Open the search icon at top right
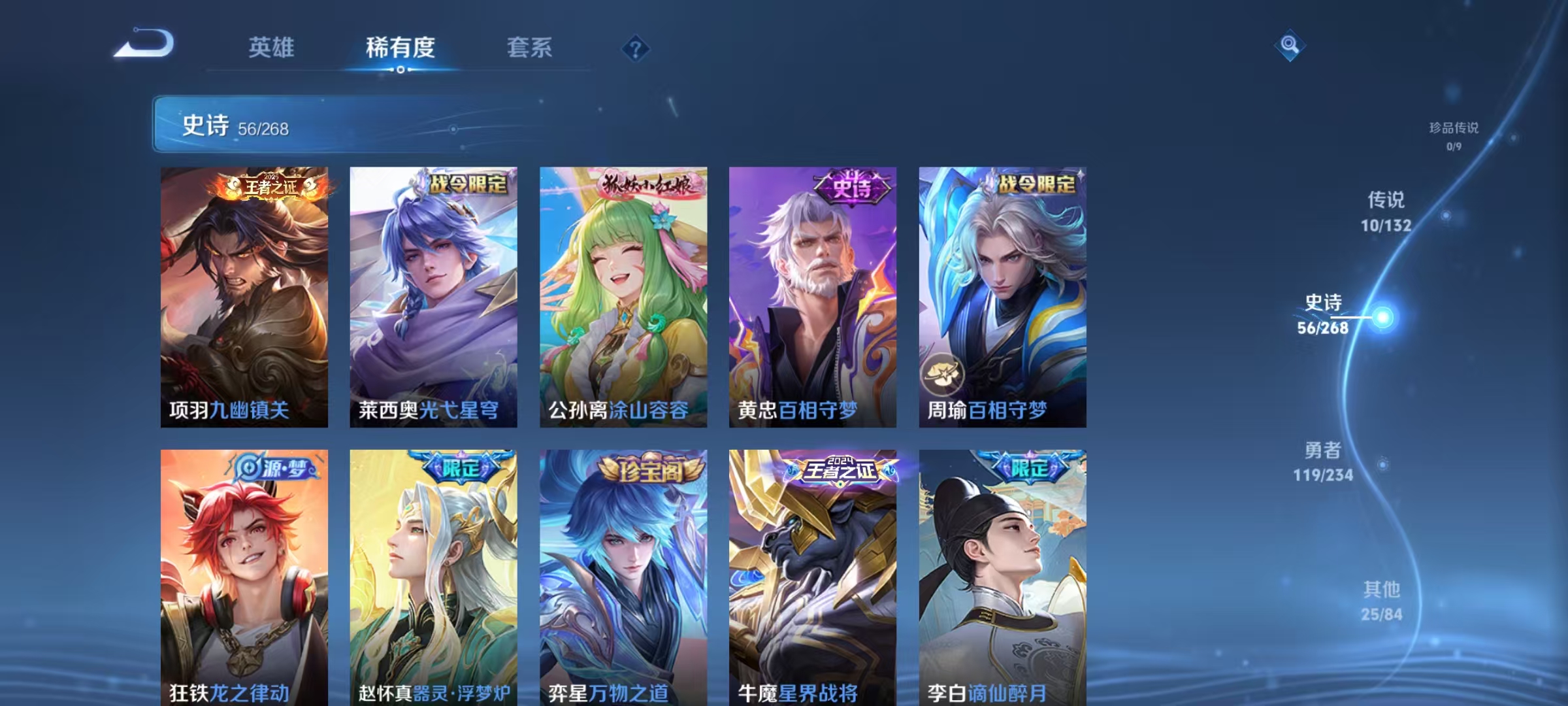The width and height of the screenshot is (1568, 706). click(x=1288, y=46)
